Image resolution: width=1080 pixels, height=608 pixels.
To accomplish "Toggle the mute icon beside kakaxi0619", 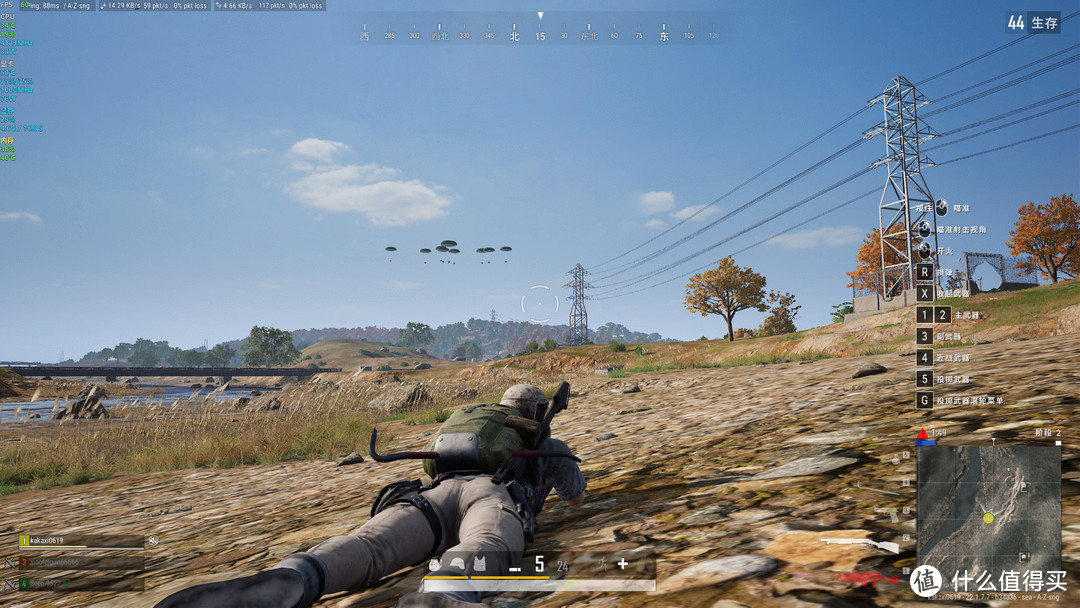I will click(153, 541).
